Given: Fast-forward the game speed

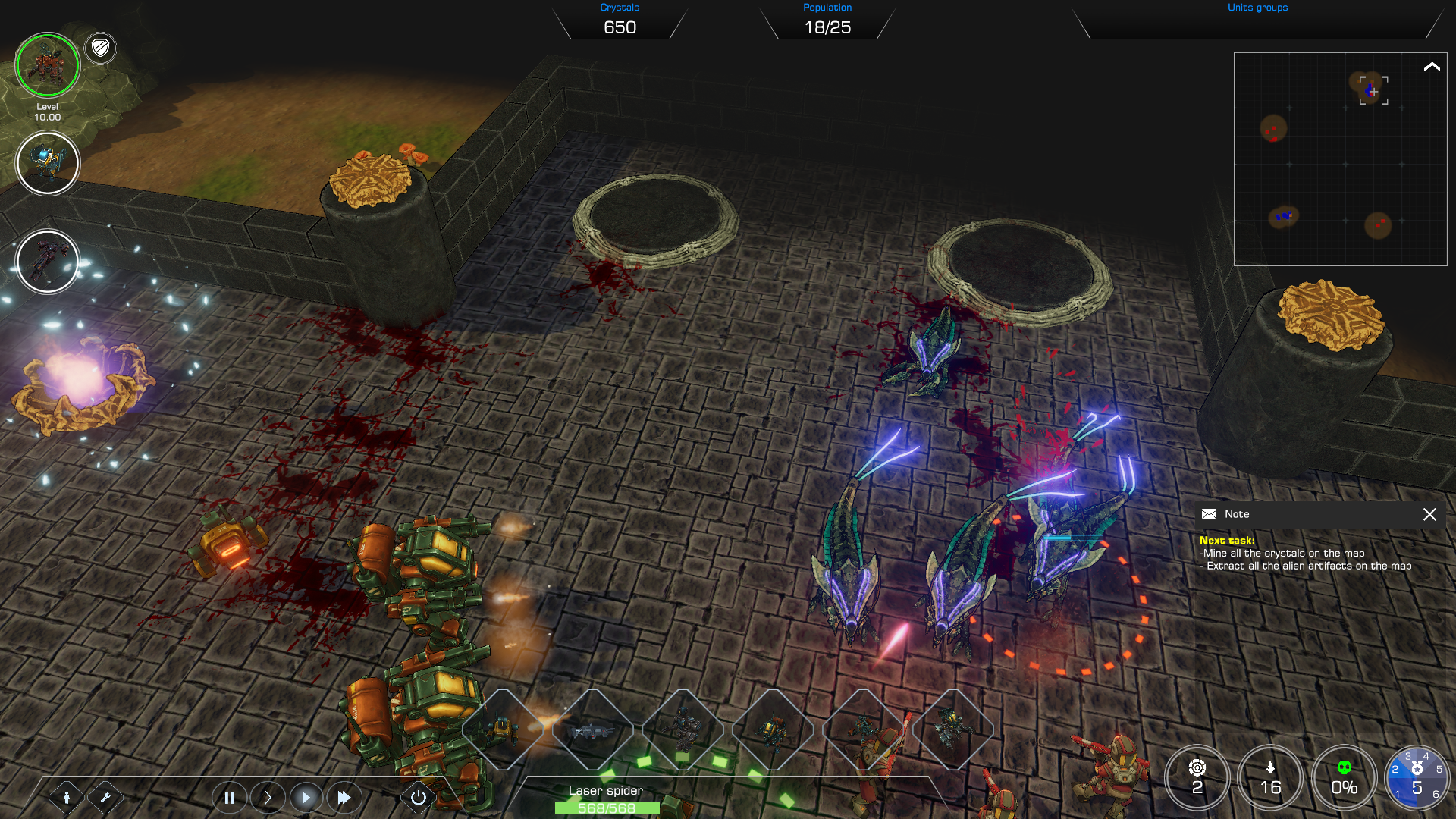Looking at the screenshot, I should 344,797.
